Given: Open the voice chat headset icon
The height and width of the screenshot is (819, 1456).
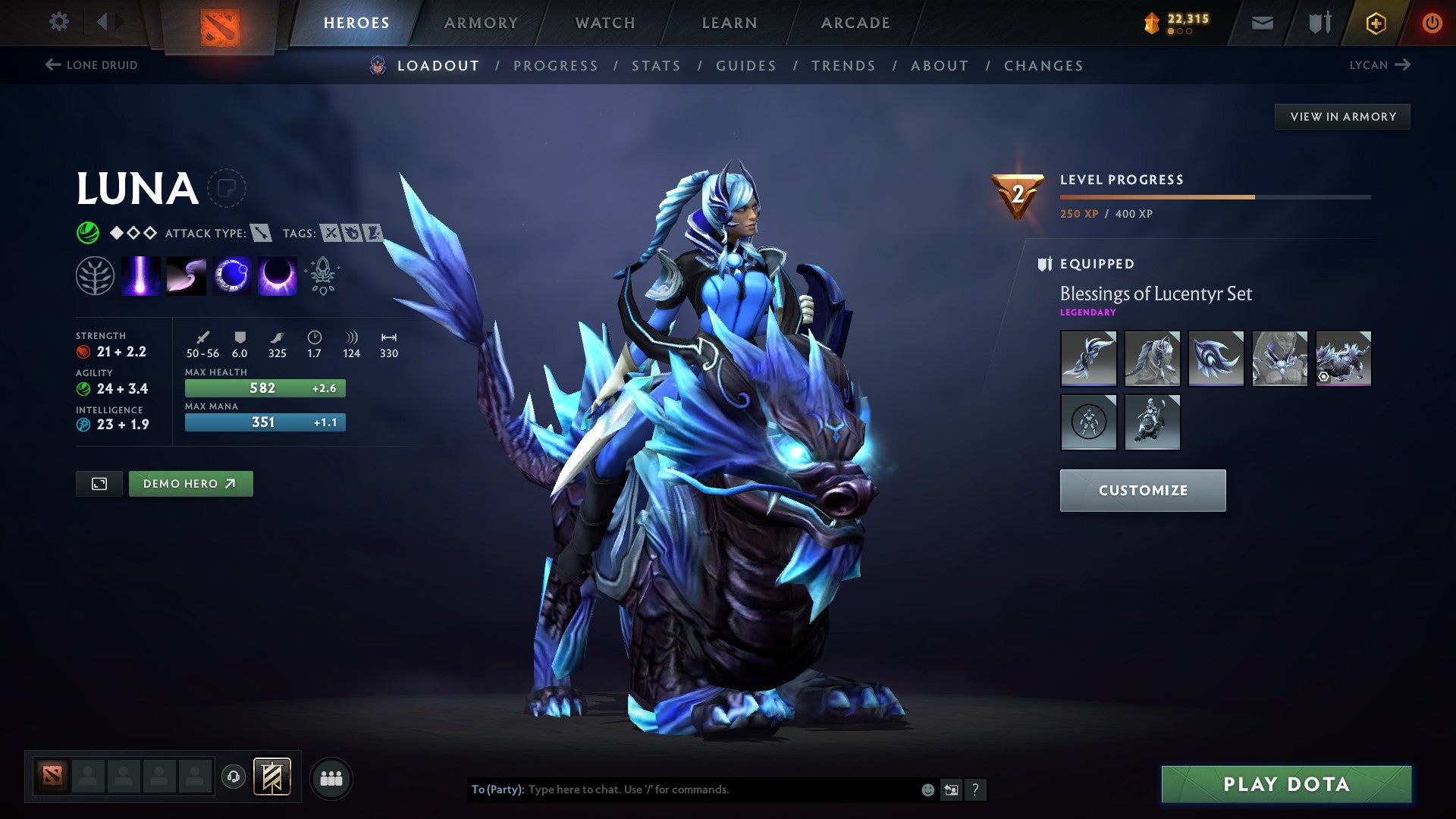Looking at the screenshot, I should click(x=235, y=777).
